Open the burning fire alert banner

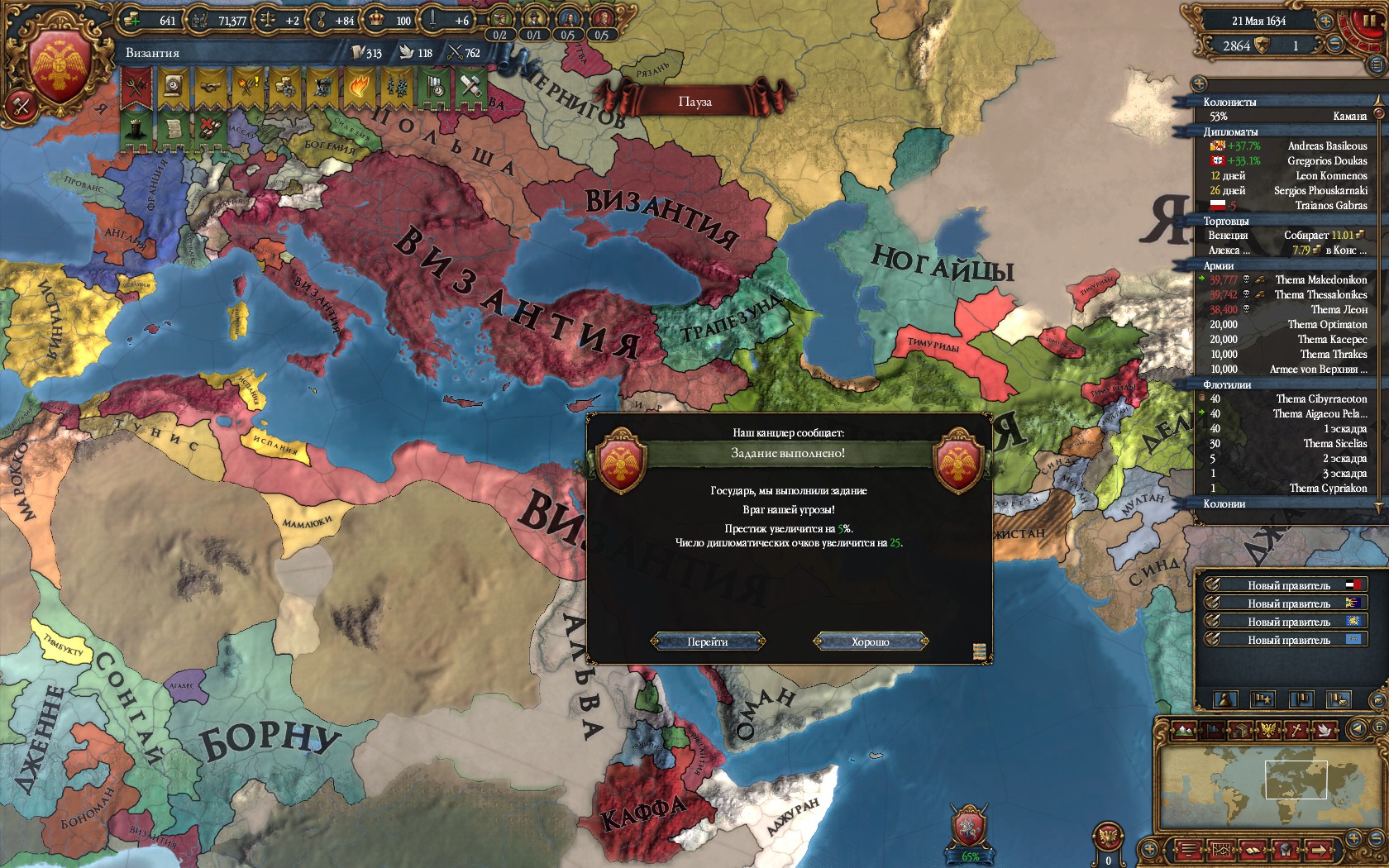(359, 86)
